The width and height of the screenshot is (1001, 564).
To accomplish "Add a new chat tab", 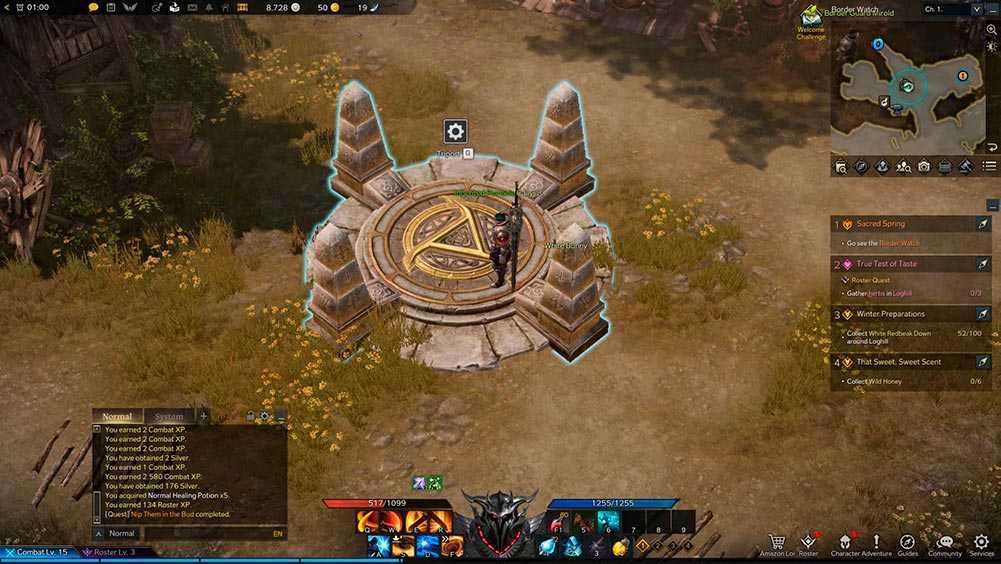I will point(204,416).
